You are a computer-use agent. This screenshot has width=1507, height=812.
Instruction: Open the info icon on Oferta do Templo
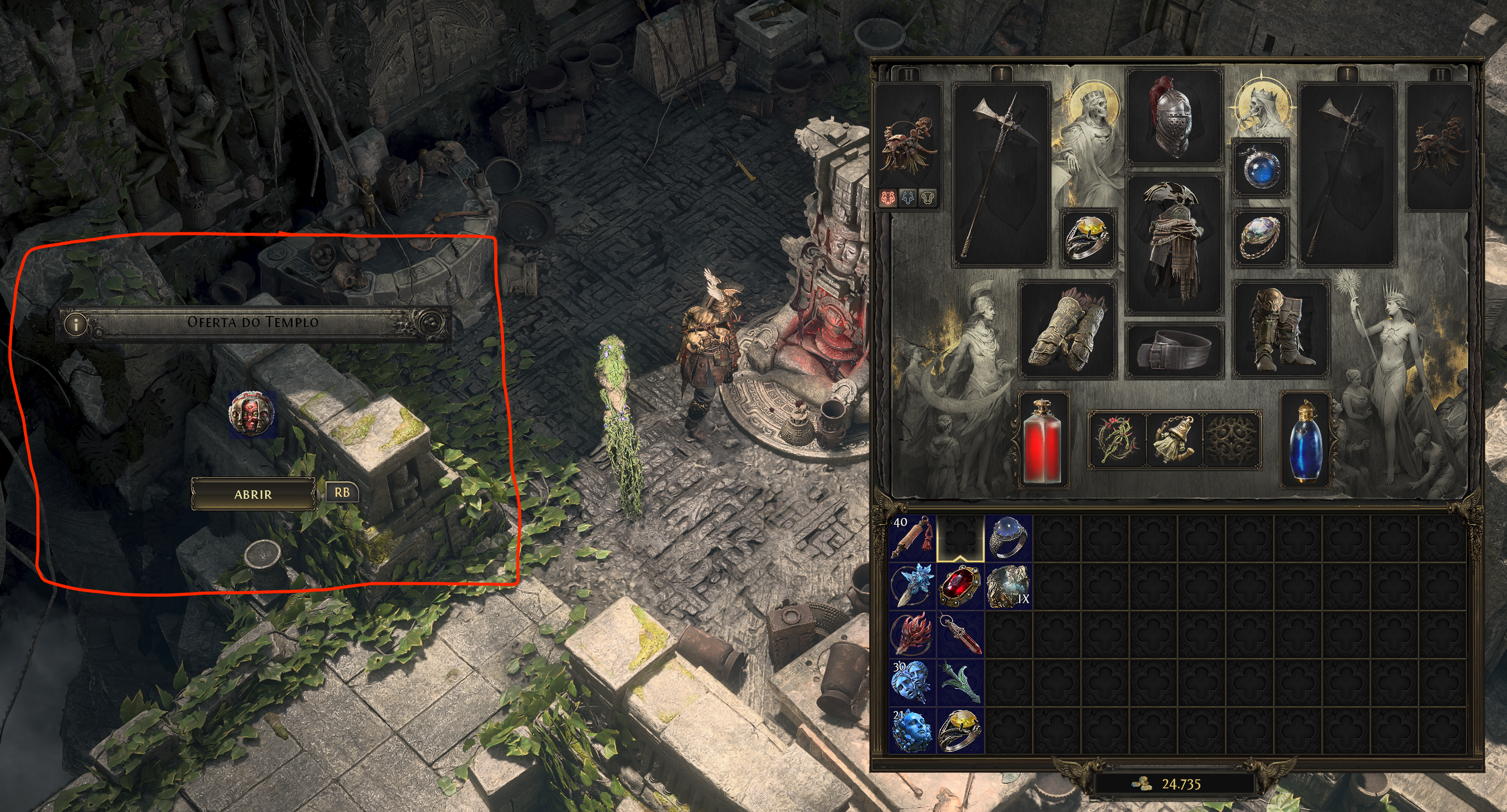tap(75, 323)
